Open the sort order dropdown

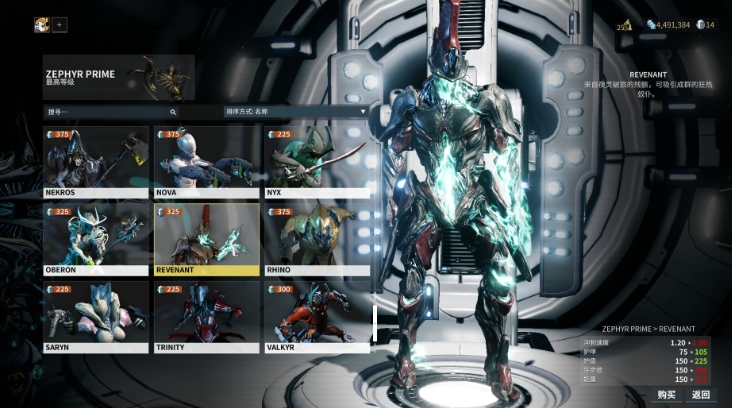coord(296,112)
